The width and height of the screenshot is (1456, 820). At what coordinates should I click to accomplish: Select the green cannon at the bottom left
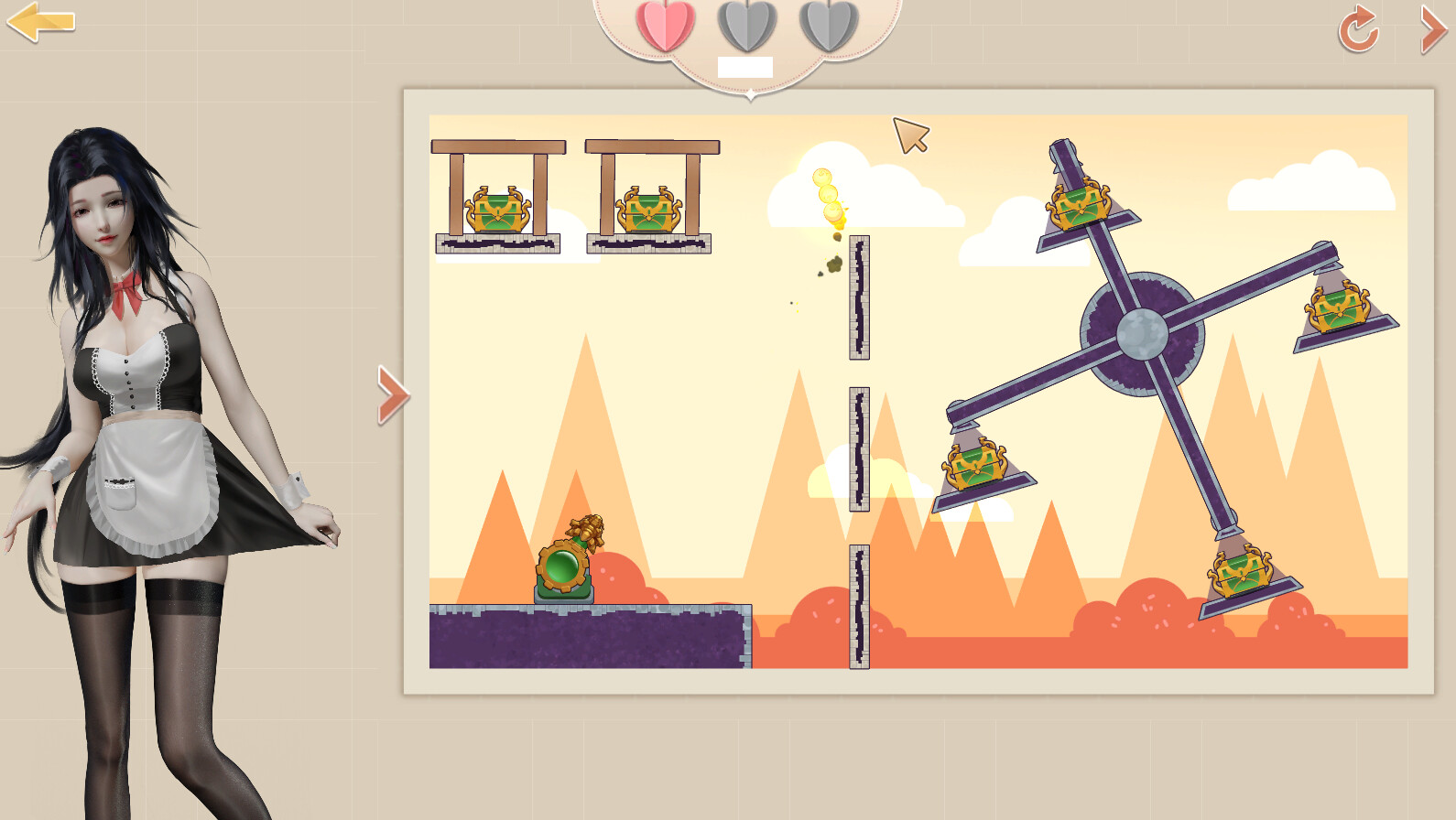561,569
